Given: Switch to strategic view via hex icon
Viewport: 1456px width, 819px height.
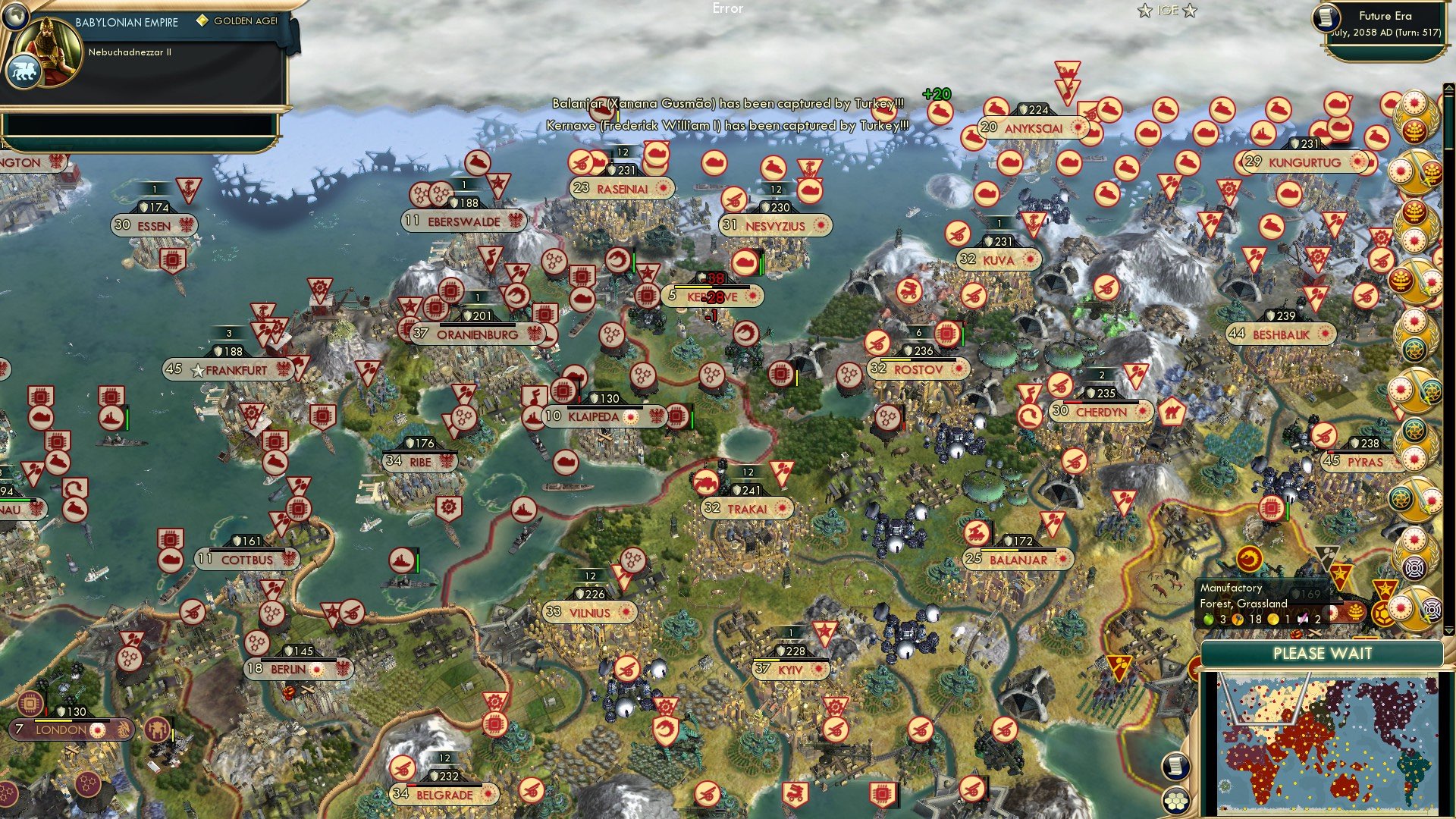Looking at the screenshot, I should pyautogui.click(x=1175, y=802).
